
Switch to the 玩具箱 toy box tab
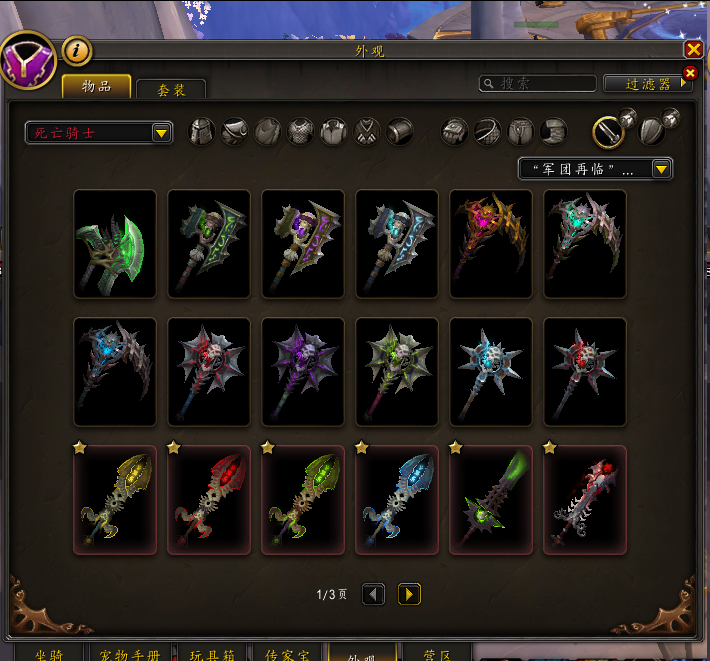coord(211,653)
